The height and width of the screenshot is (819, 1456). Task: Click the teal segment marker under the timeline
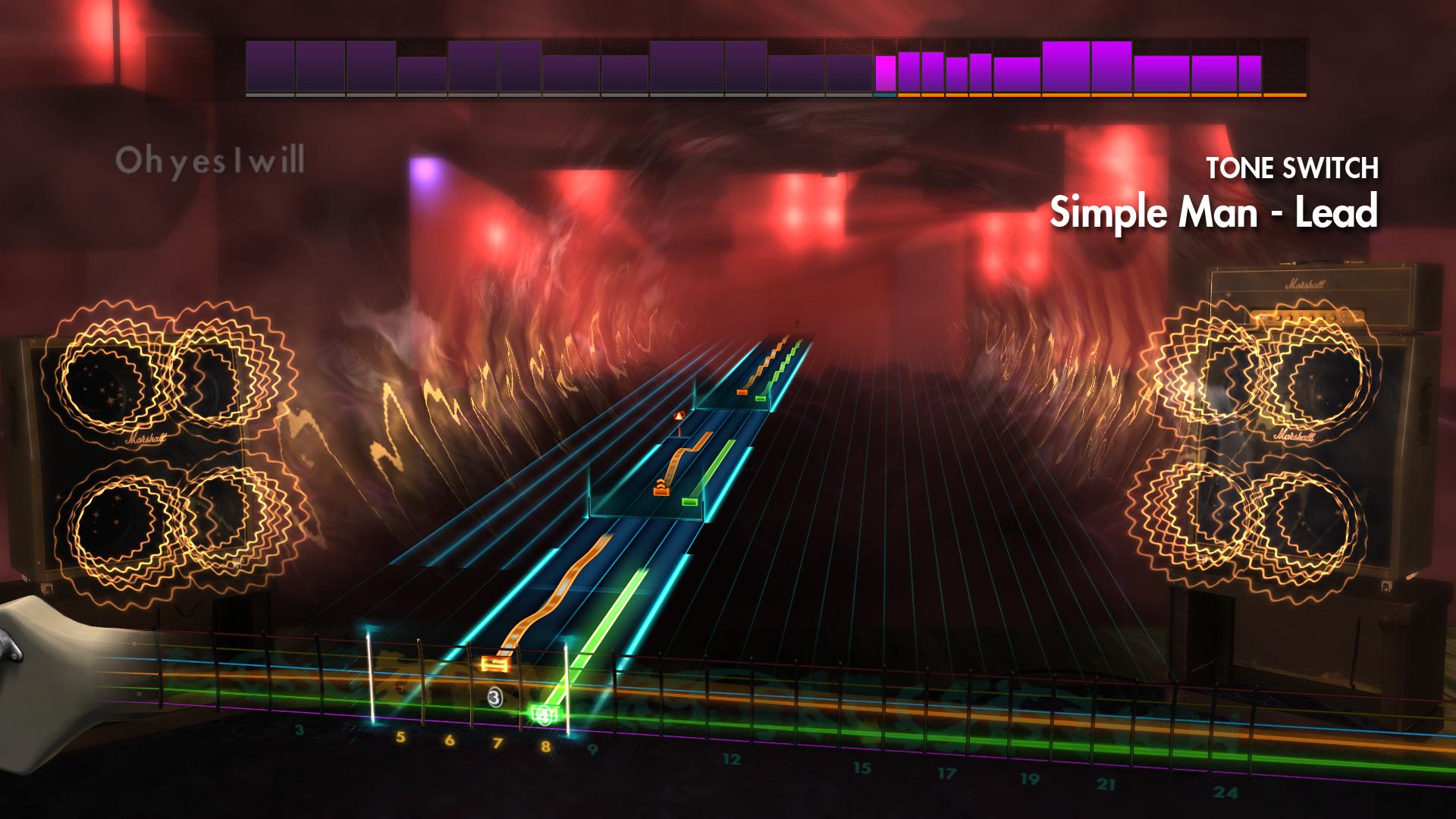coord(885,97)
